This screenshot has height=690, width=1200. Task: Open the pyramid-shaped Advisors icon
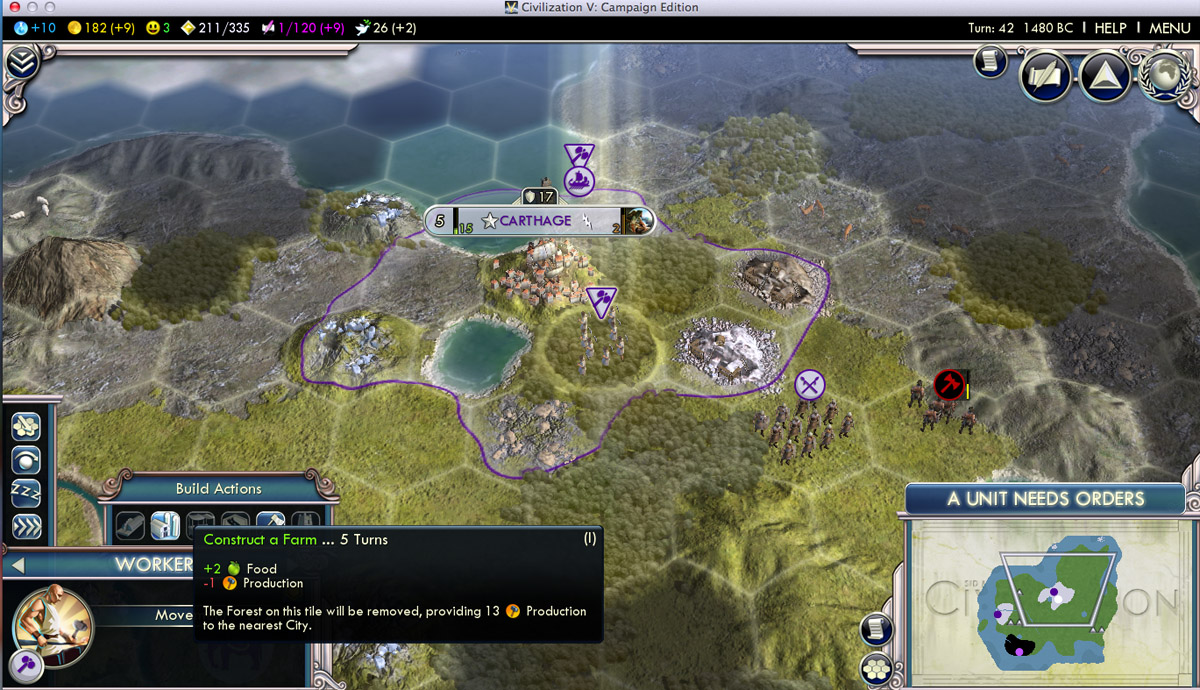tap(1104, 77)
